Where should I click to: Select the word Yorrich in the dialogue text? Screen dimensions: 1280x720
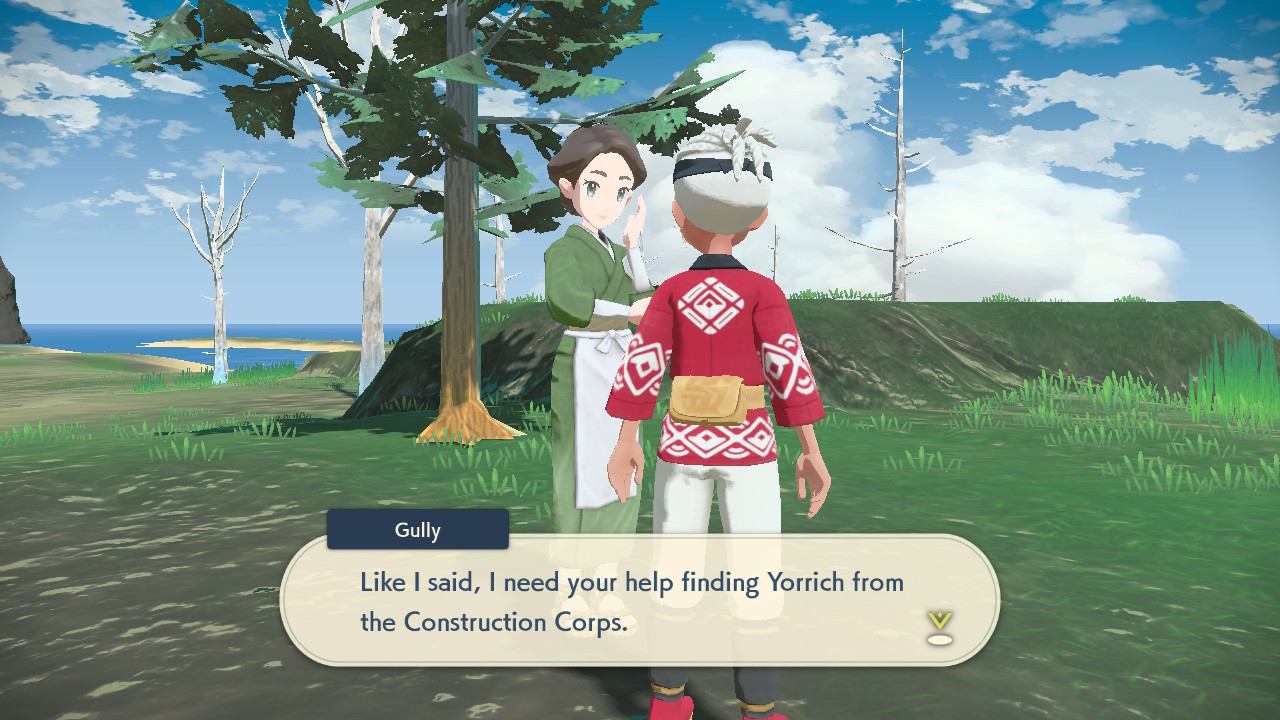coord(808,582)
